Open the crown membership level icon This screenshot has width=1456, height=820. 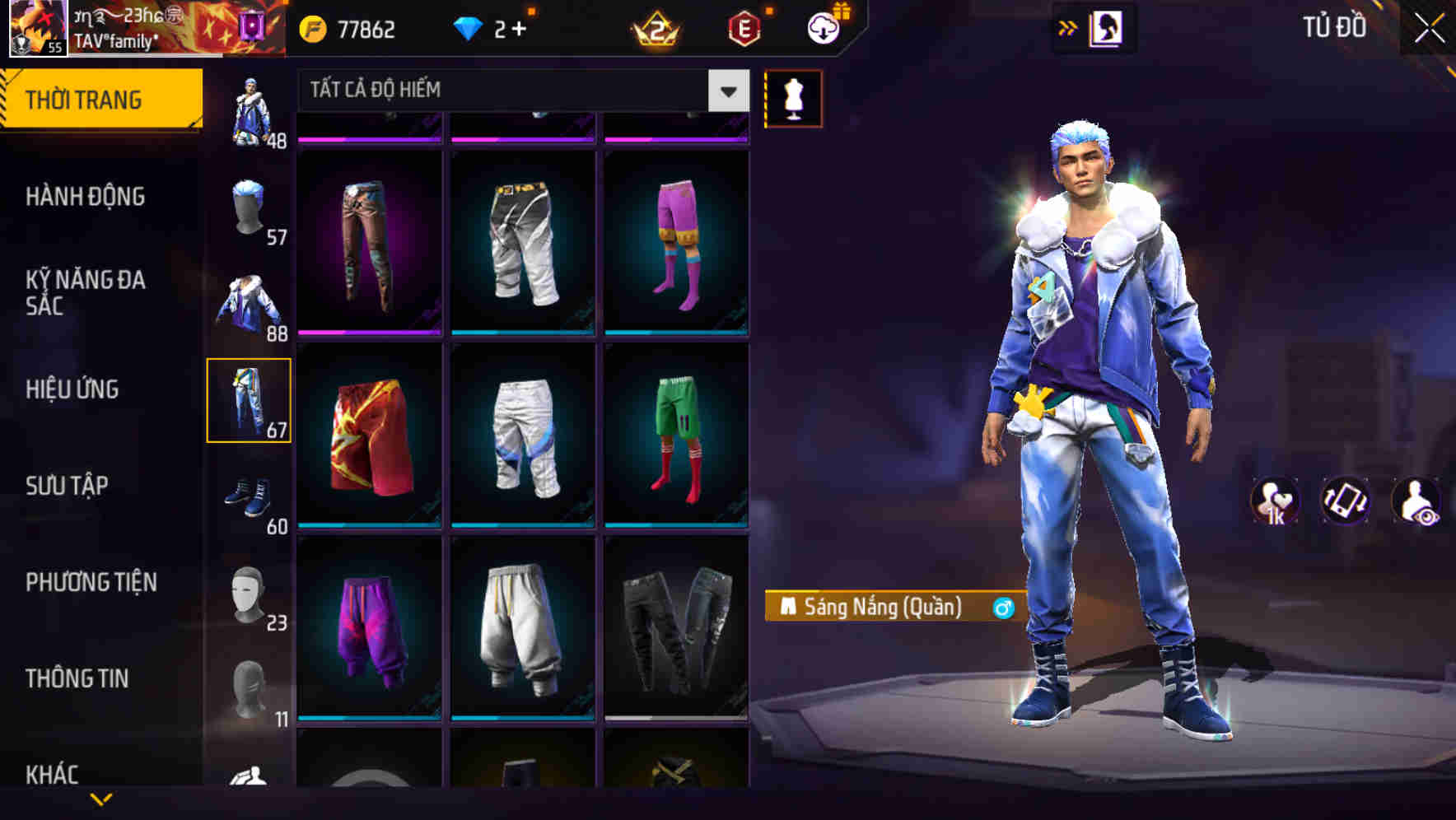click(656, 29)
